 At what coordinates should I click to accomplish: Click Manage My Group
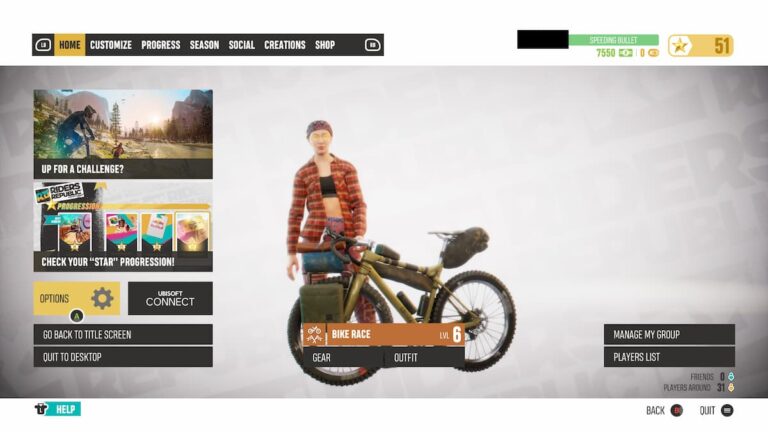[x=669, y=334]
